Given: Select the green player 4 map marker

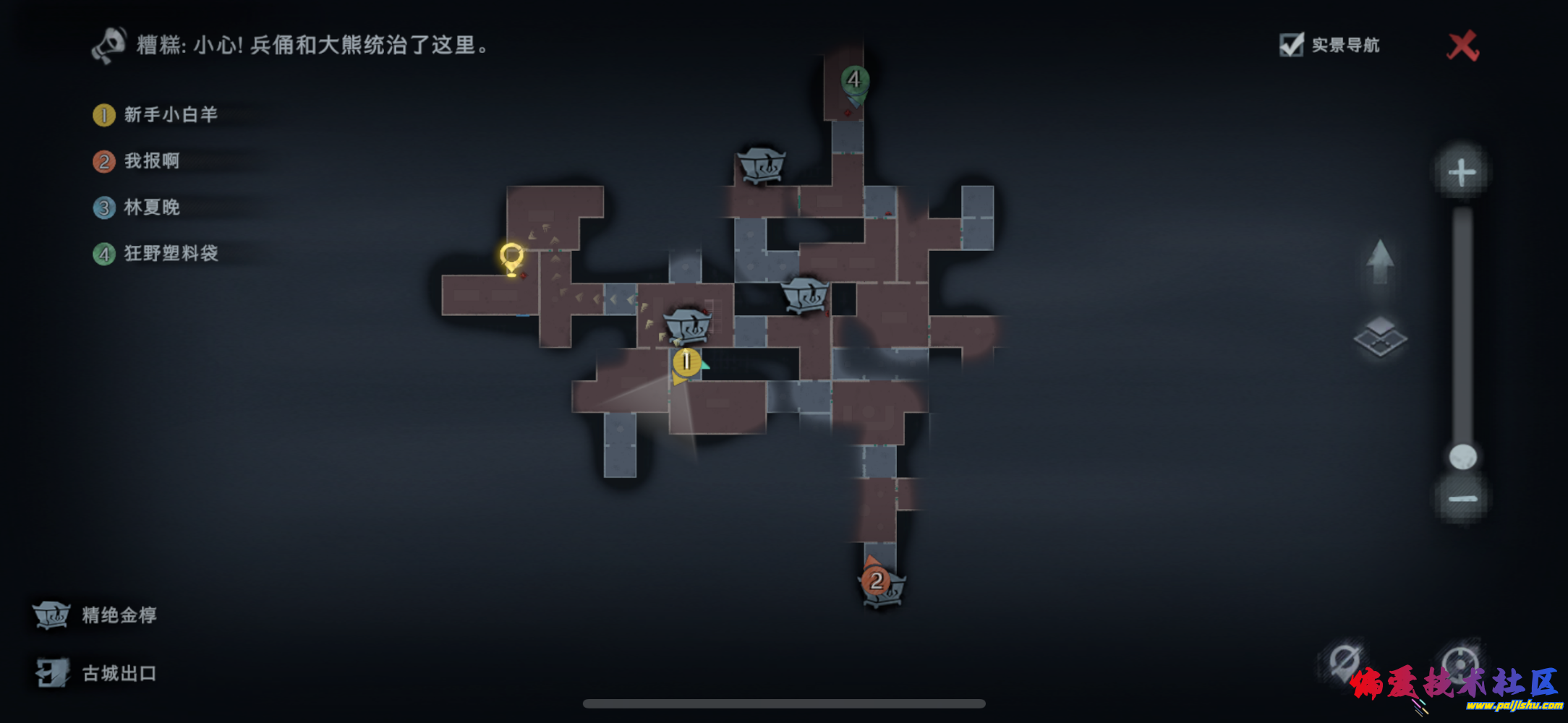Looking at the screenshot, I should tap(854, 80).
